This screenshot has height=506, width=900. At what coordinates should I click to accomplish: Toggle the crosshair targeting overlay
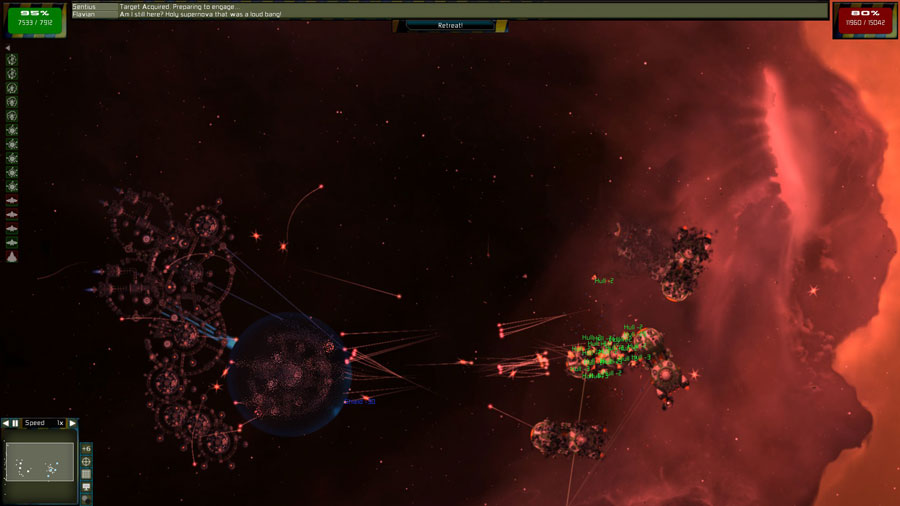tap(86, 461)
